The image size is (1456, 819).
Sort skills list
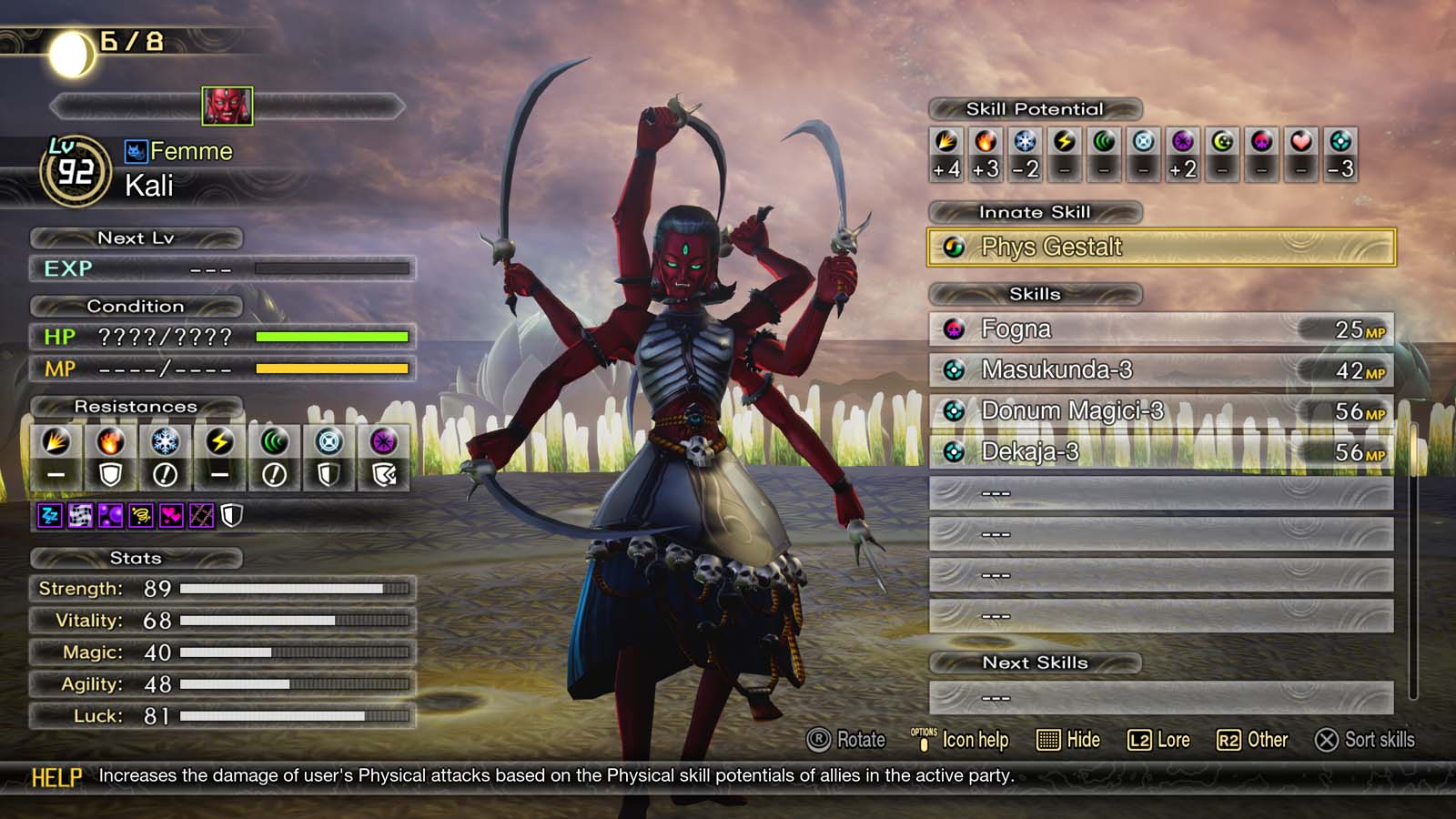(x=1364, y=740)
